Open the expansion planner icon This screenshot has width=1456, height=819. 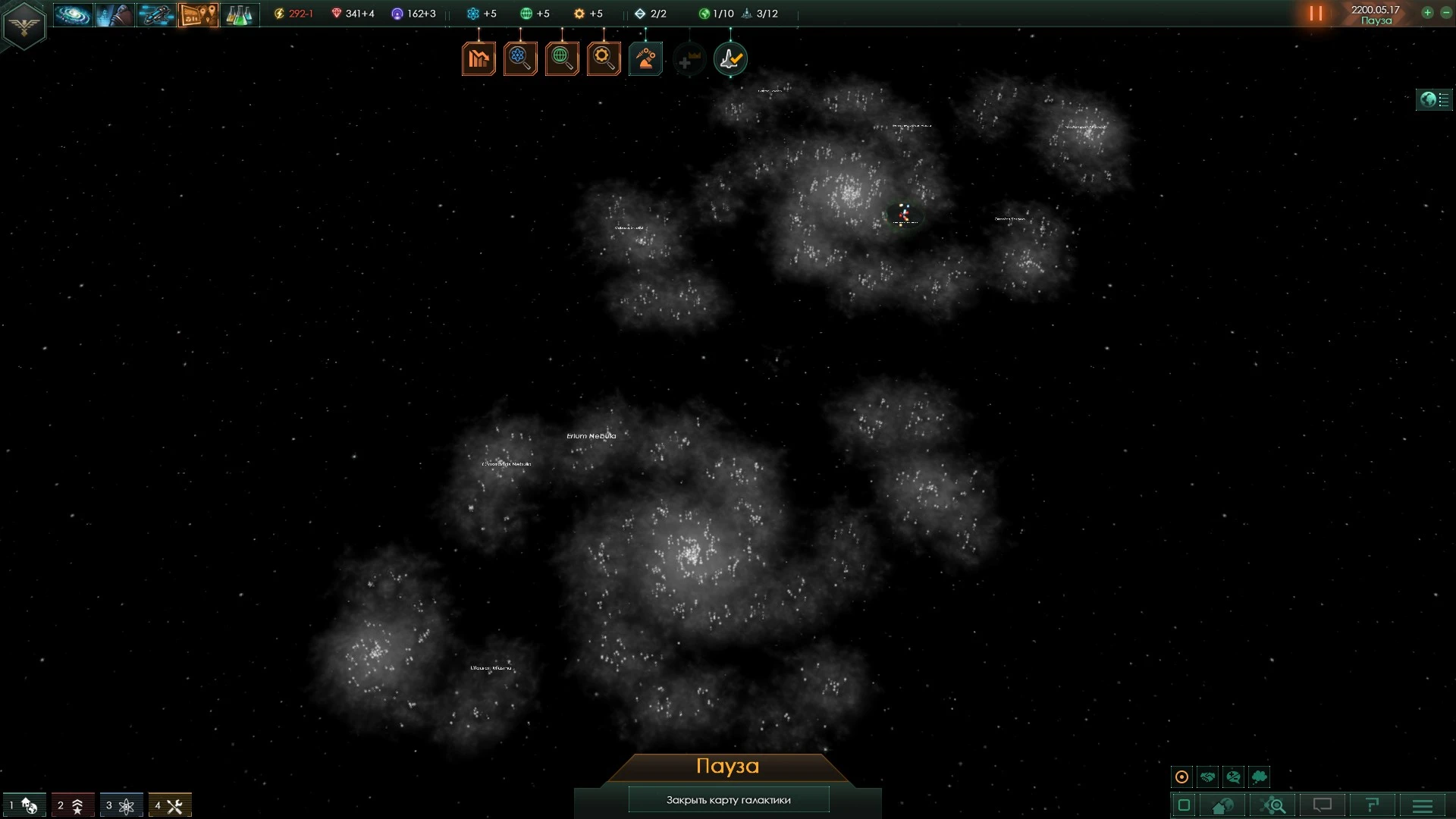pos(197,13)
